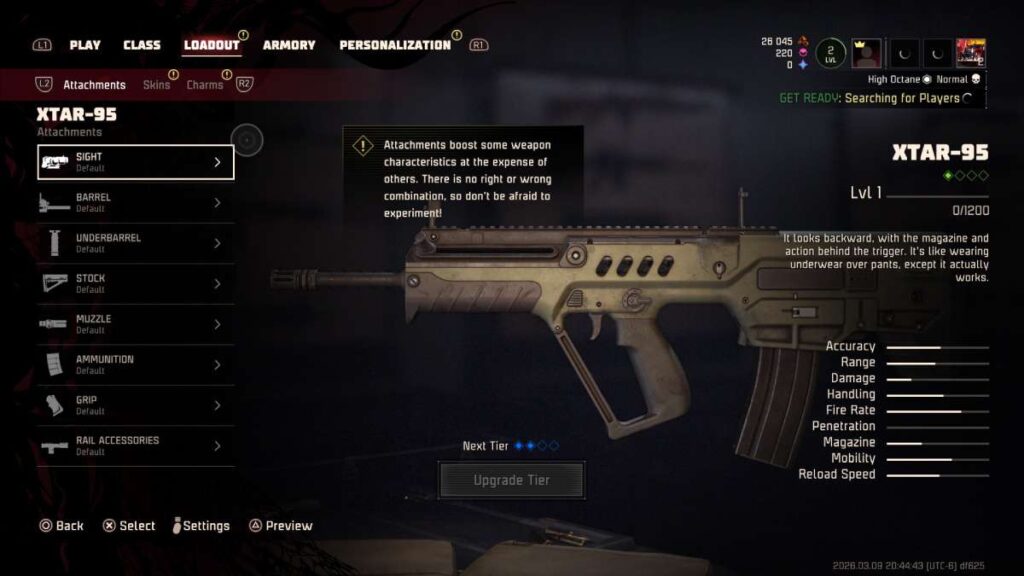Image resolution: width=1024 pixels, height=576 pixels.
Task: Go to the ARMORY tab
Action: [x=289, y=45]
